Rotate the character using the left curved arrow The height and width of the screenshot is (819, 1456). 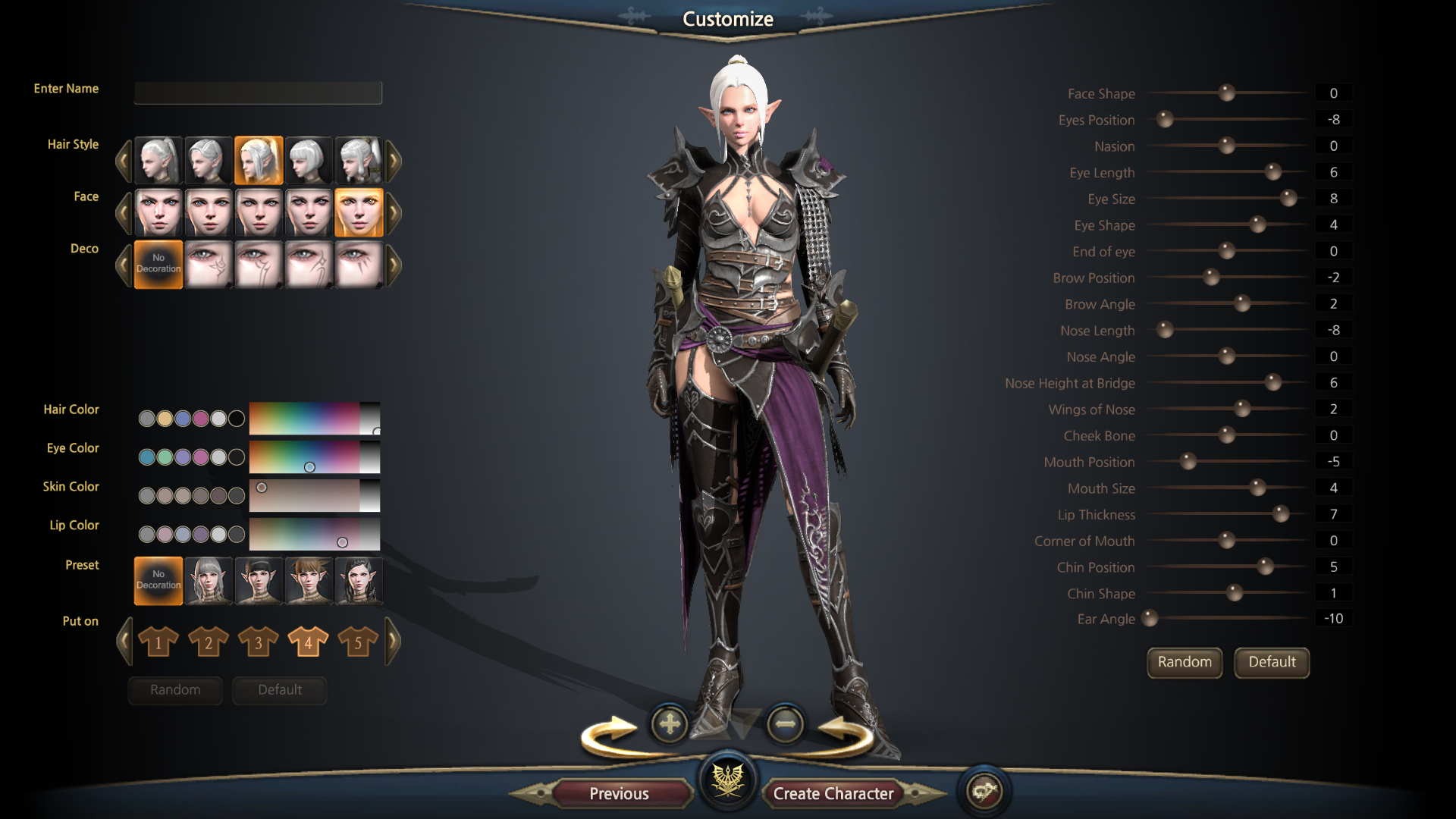609,736
